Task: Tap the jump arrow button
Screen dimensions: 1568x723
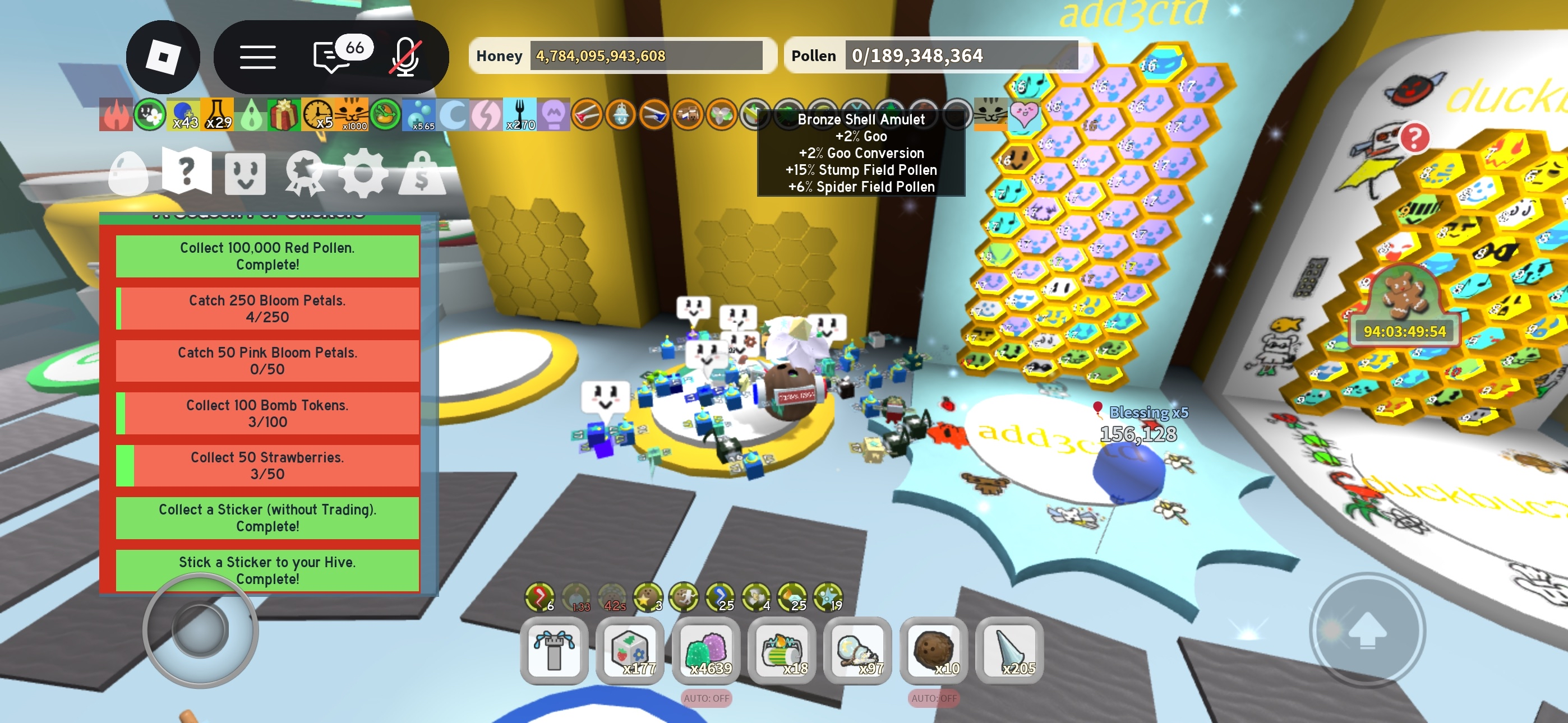Action: [x=1367, y=631]
